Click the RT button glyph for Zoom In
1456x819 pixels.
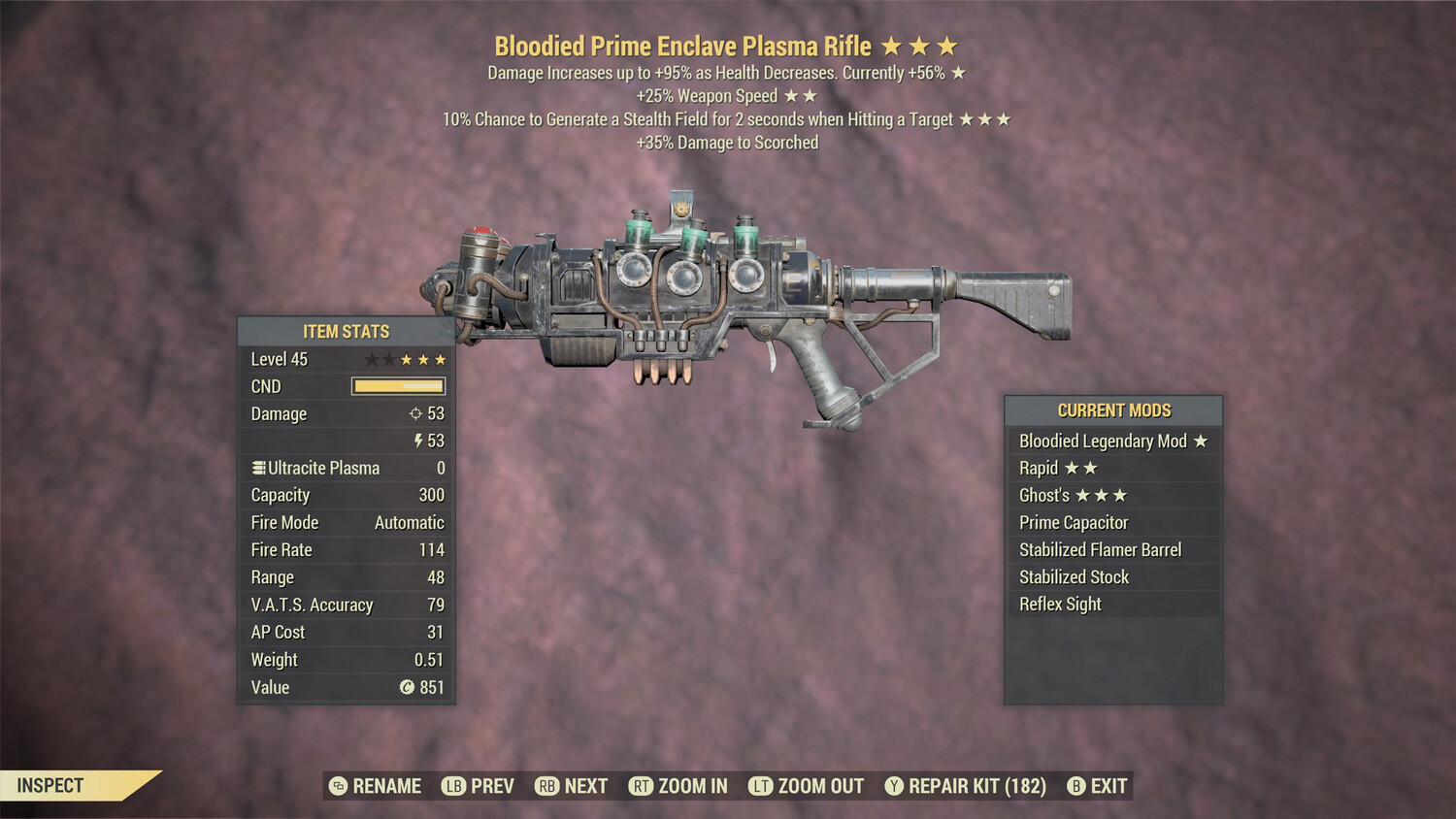pyautogui.click(x=642, y=786)
